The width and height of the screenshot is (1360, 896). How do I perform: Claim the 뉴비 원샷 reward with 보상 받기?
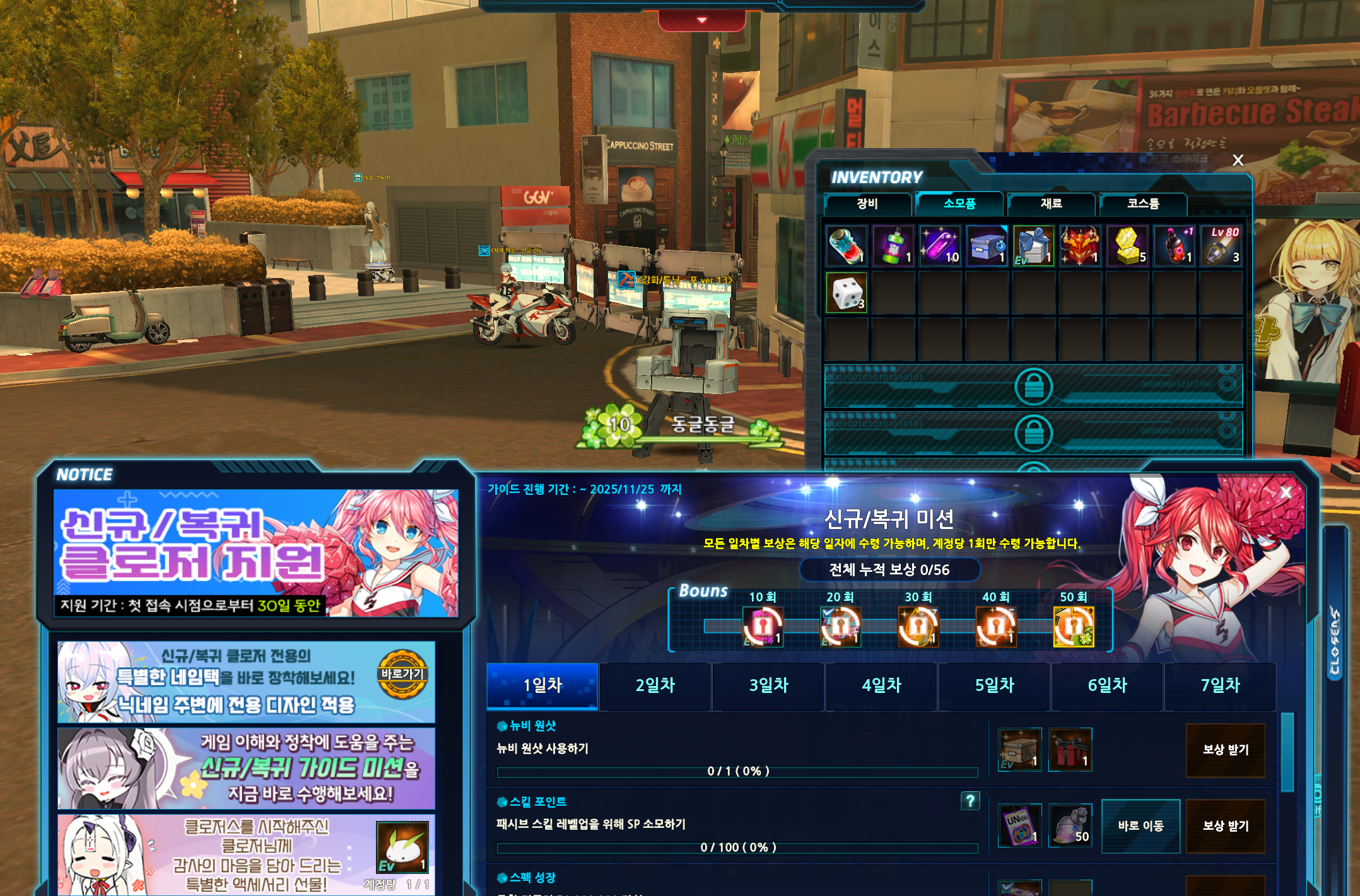1225,750
